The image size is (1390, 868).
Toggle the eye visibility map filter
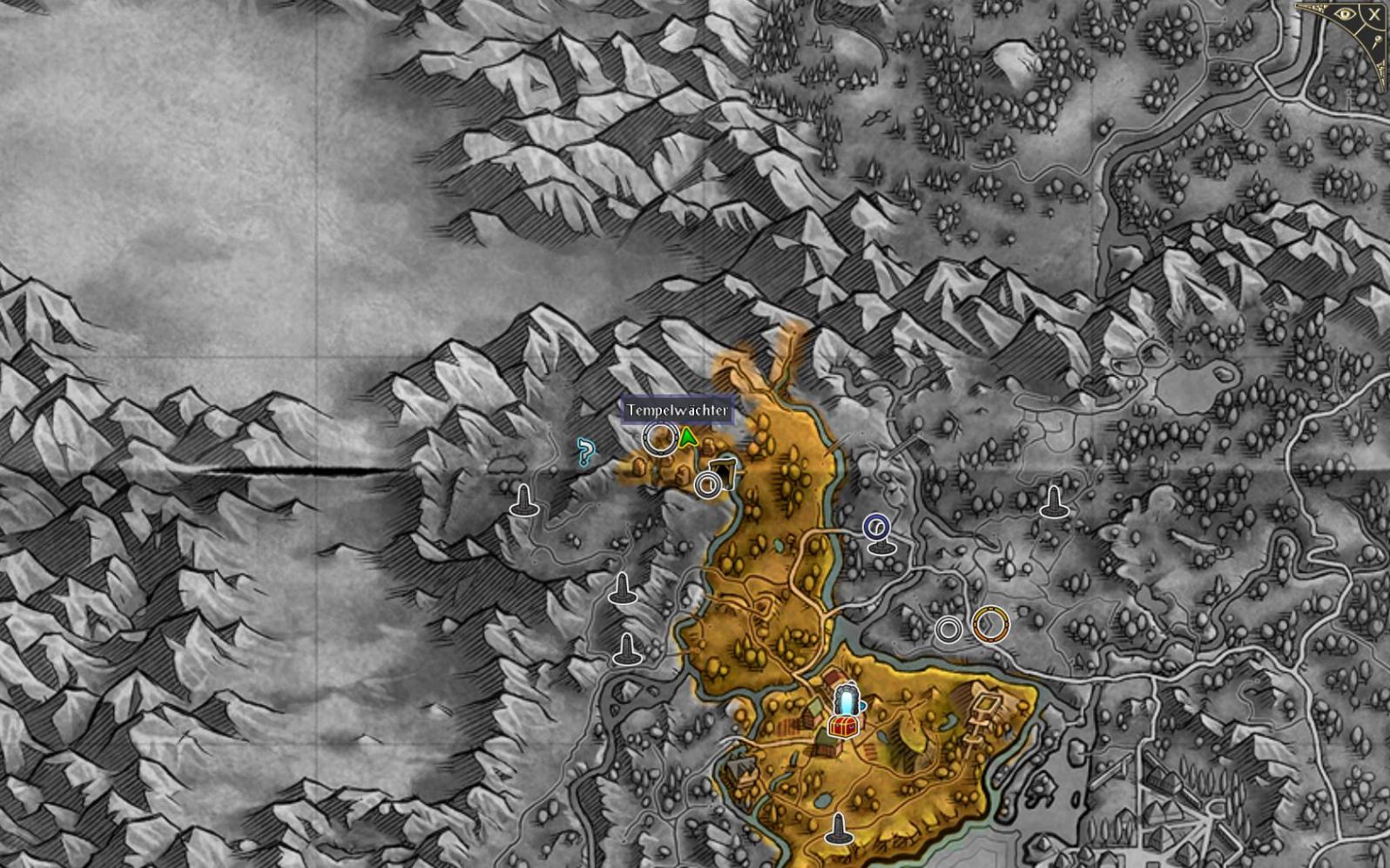click(1345, 15)
